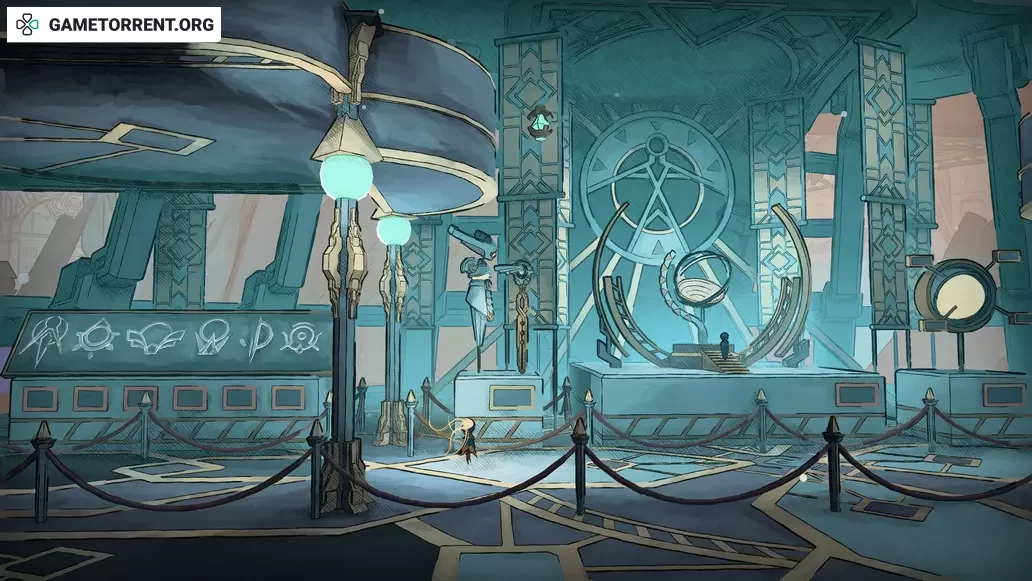This screenshot has width=1032, height=581.
Task: Click the GAMETORRENT.ORG logo badge
Action: (114, 24)
